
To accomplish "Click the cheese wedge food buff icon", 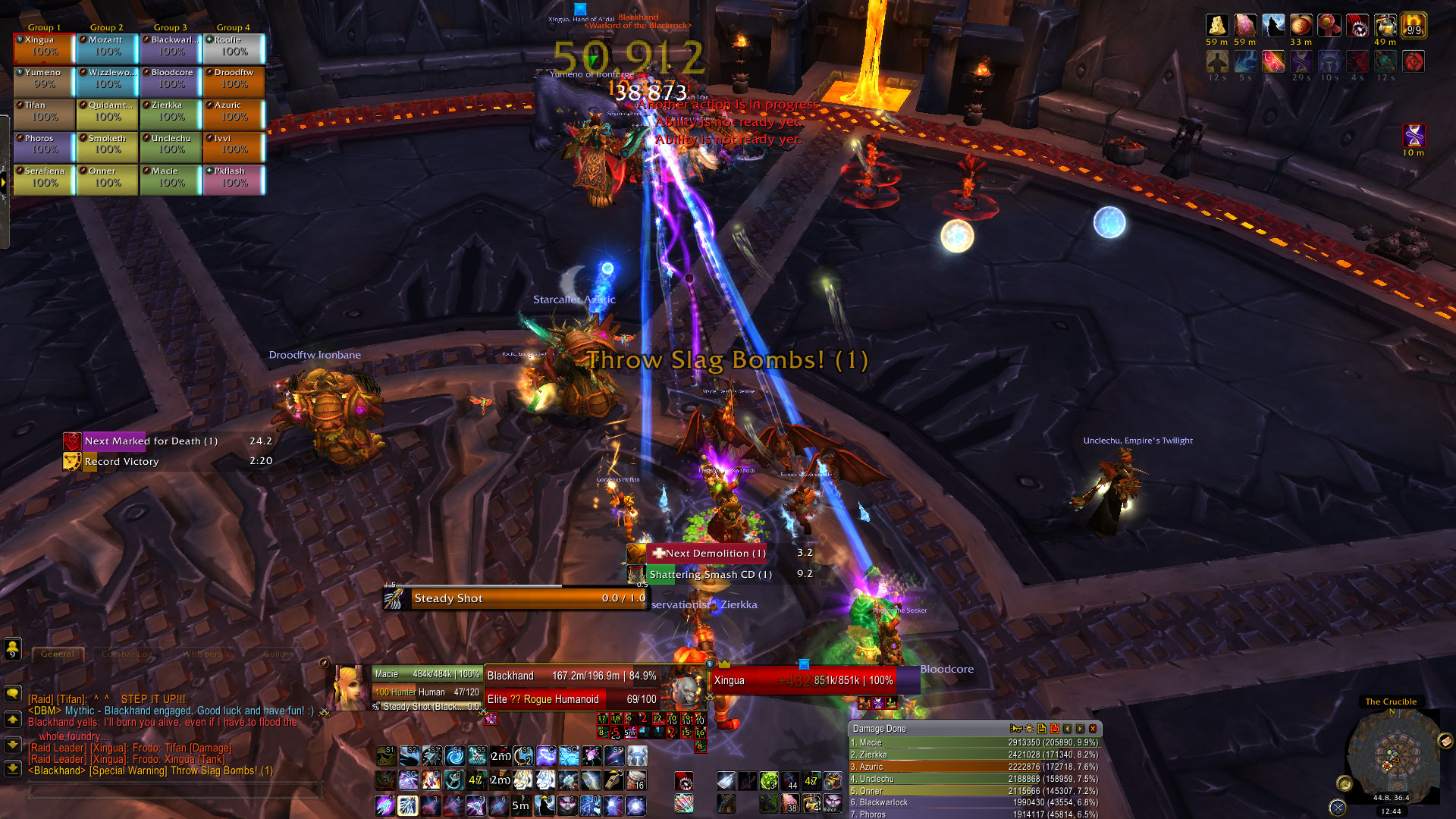I will pos(1217,26).
